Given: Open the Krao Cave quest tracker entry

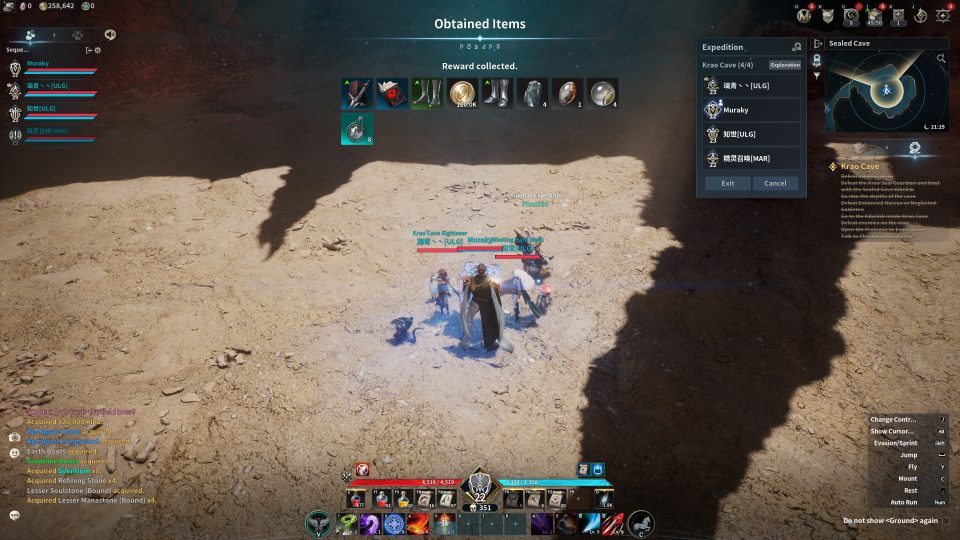Looking at the screenshot, I should click(x=860, y=166).
